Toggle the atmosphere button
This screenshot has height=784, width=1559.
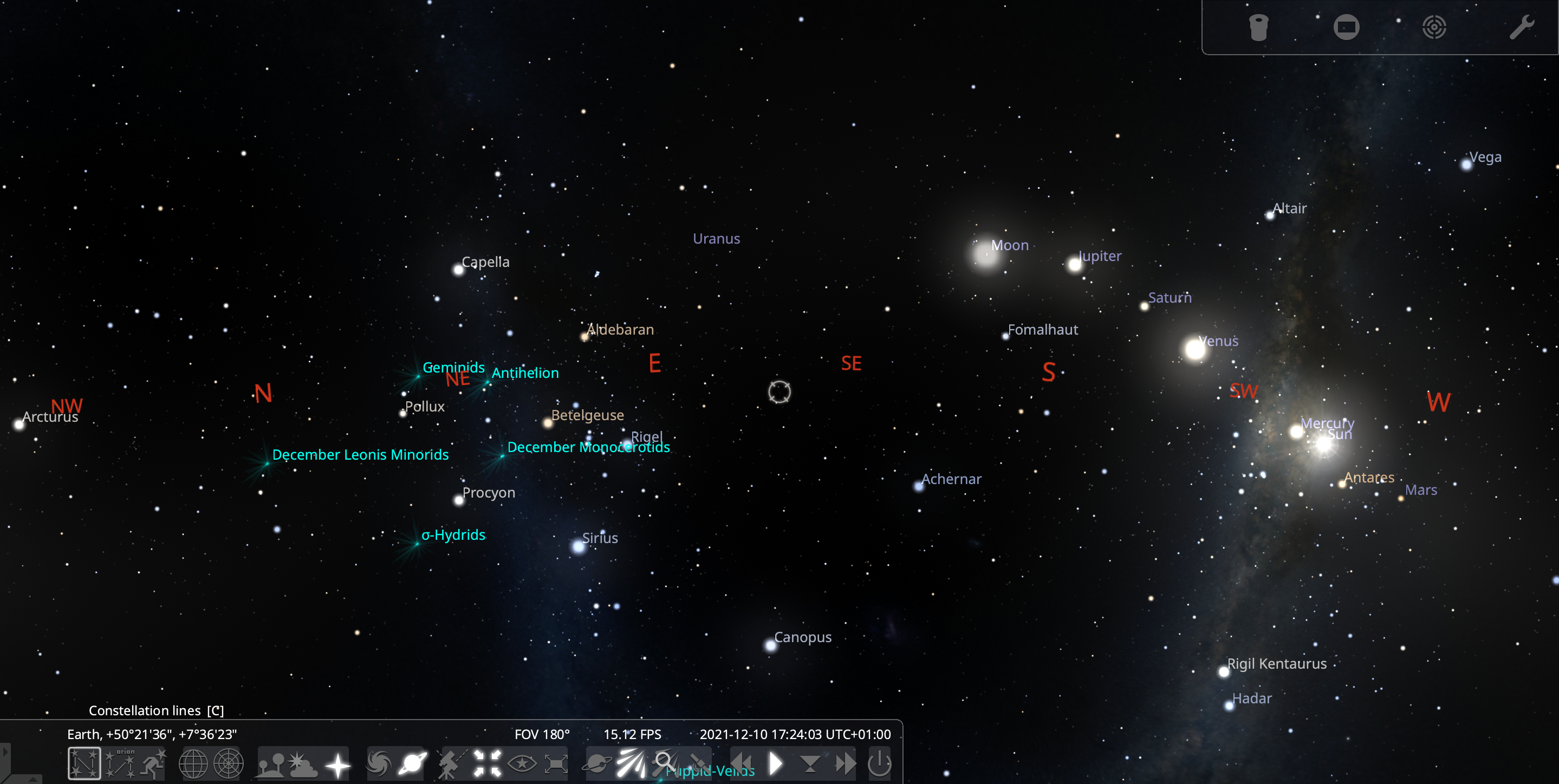303,763
